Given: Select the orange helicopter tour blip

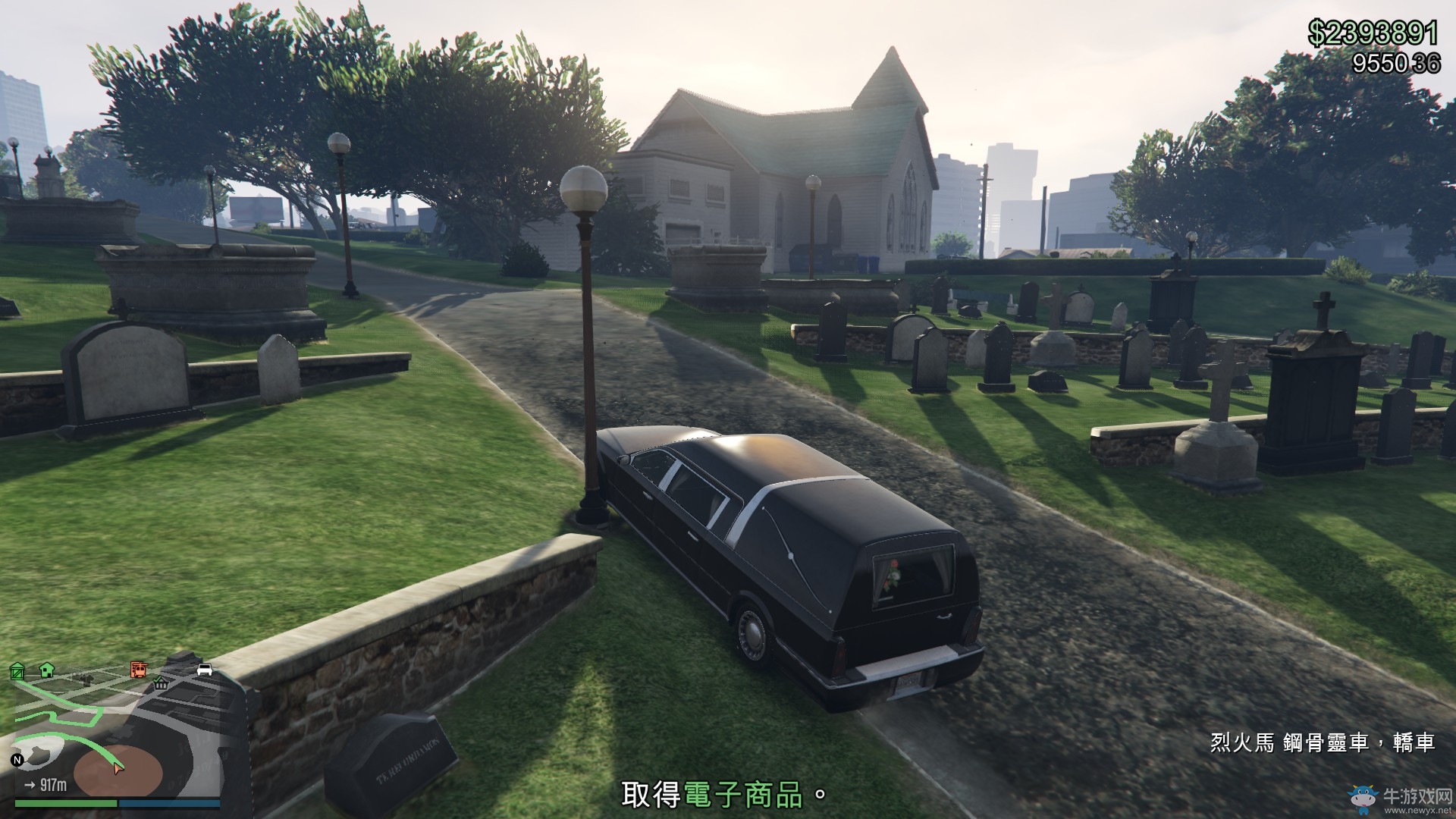Looking at the screenshot, I should pos(139,669).
